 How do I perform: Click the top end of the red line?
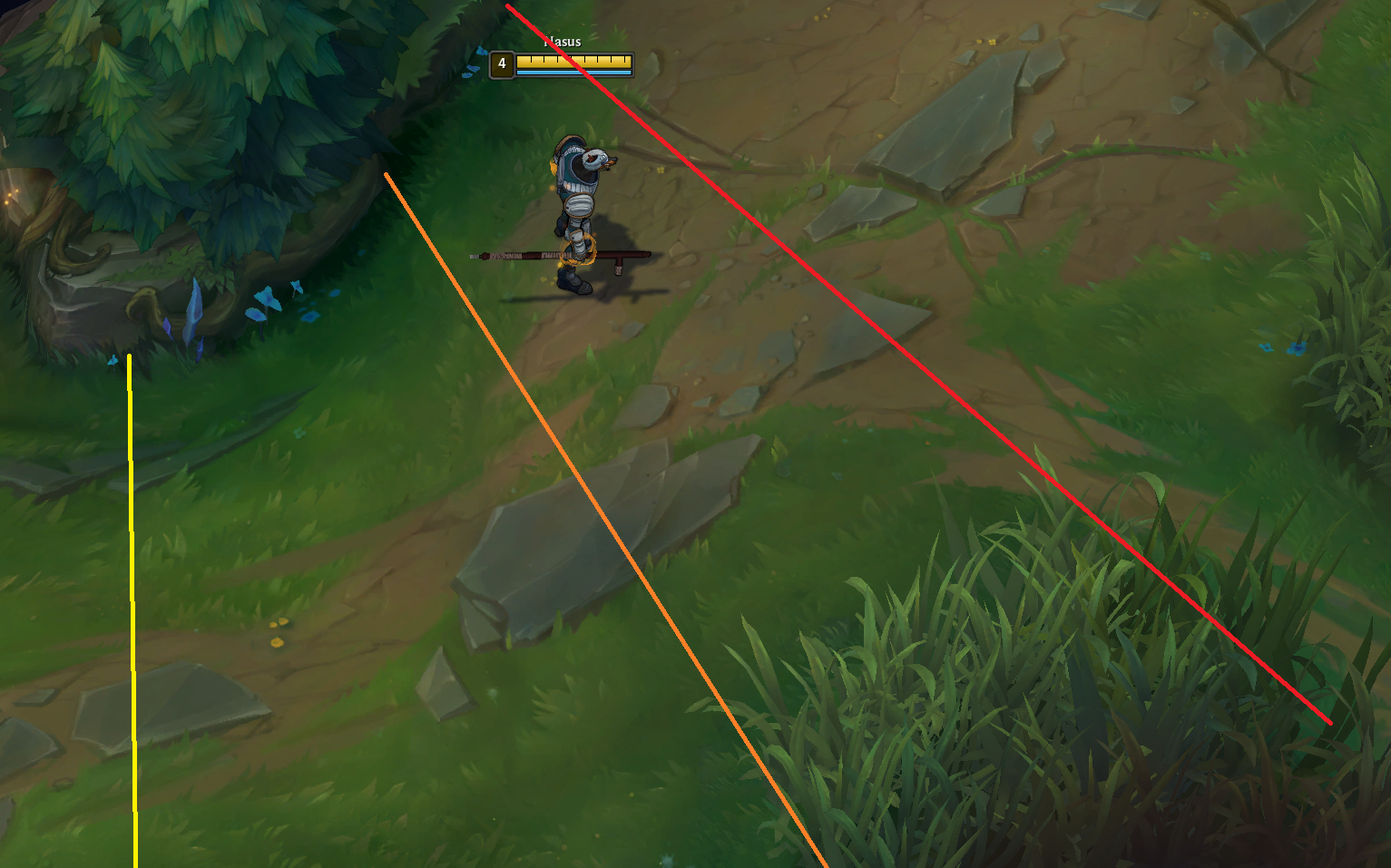click(508, 7)
